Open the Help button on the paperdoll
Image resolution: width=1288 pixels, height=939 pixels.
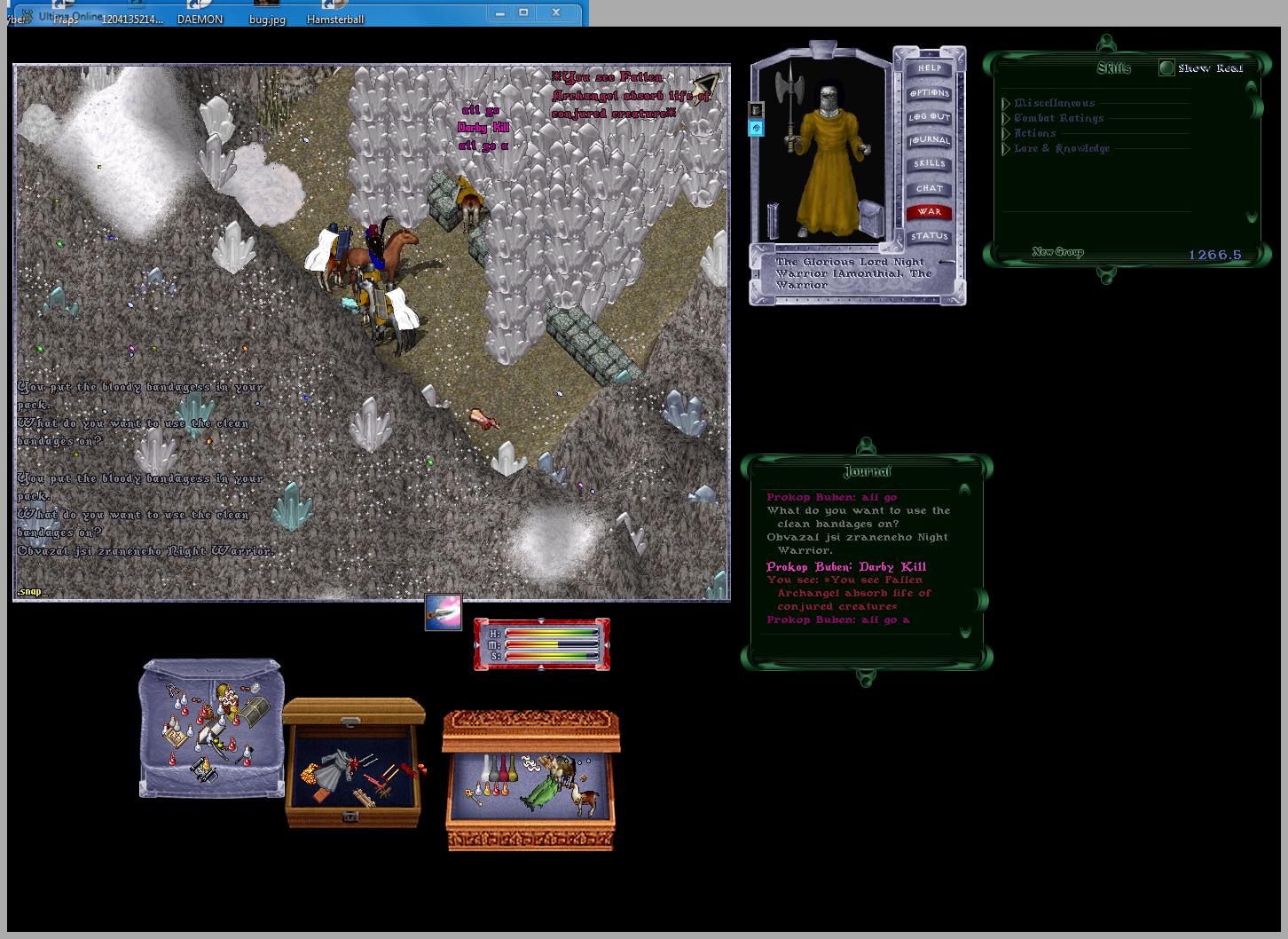point(929,68)
